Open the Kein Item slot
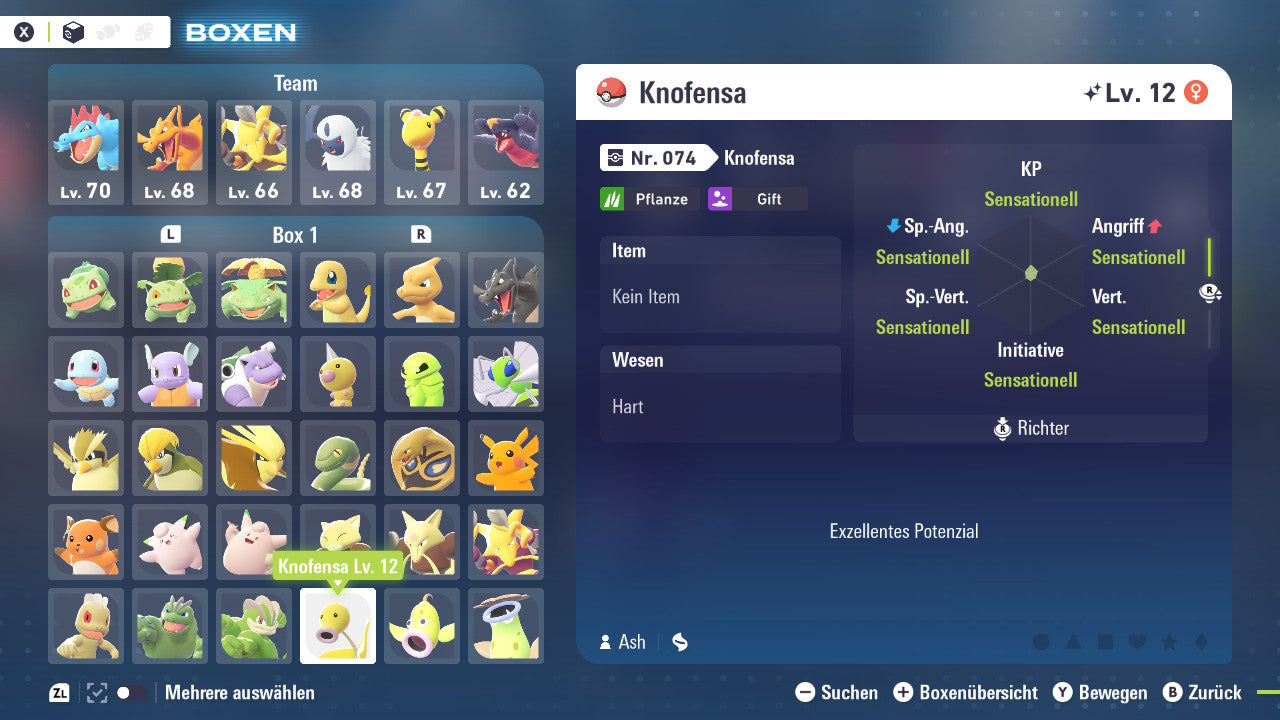This screenshot has height=720, width=1280. (x=720, y=296)
